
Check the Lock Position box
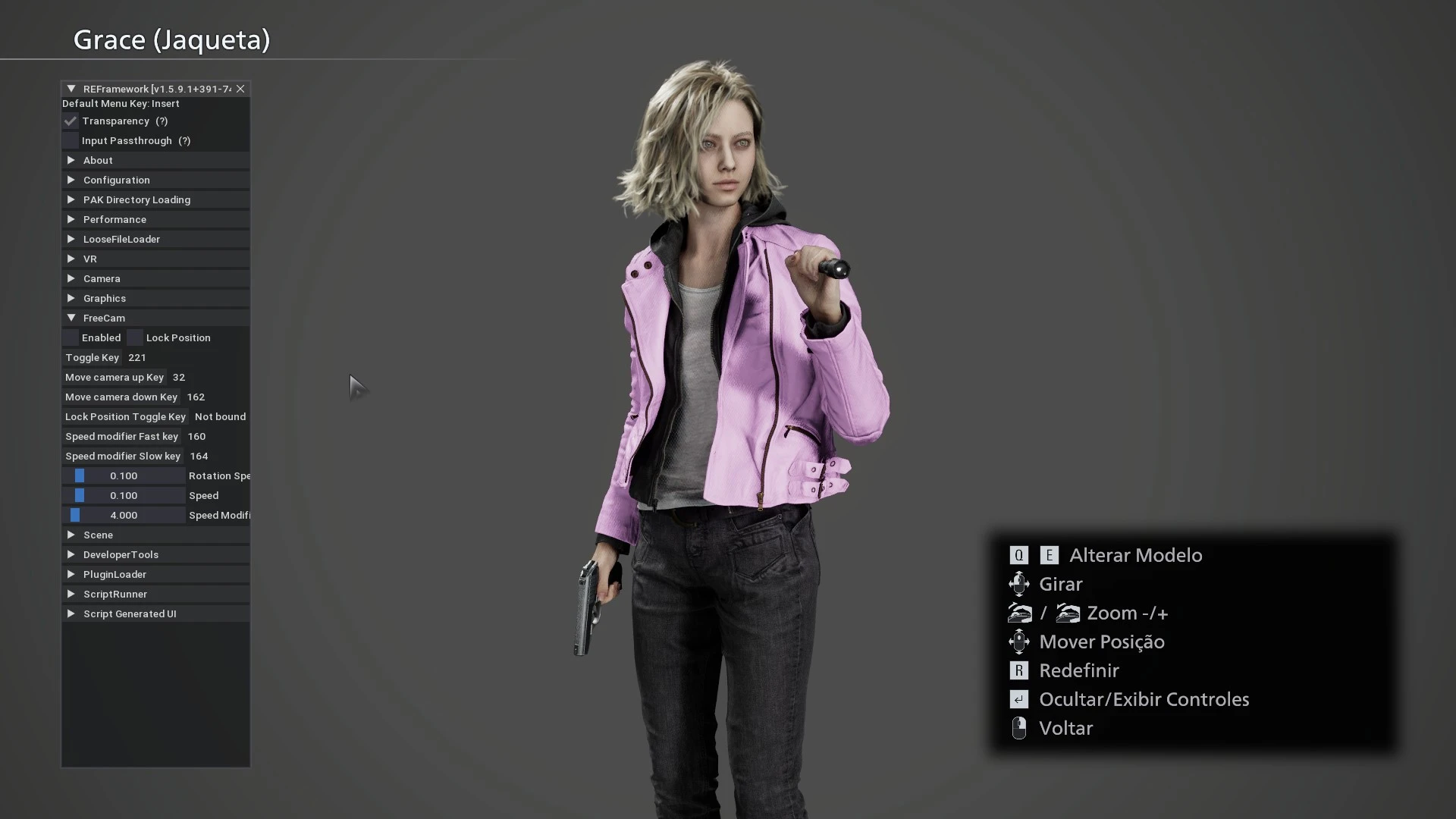[135, 338]
